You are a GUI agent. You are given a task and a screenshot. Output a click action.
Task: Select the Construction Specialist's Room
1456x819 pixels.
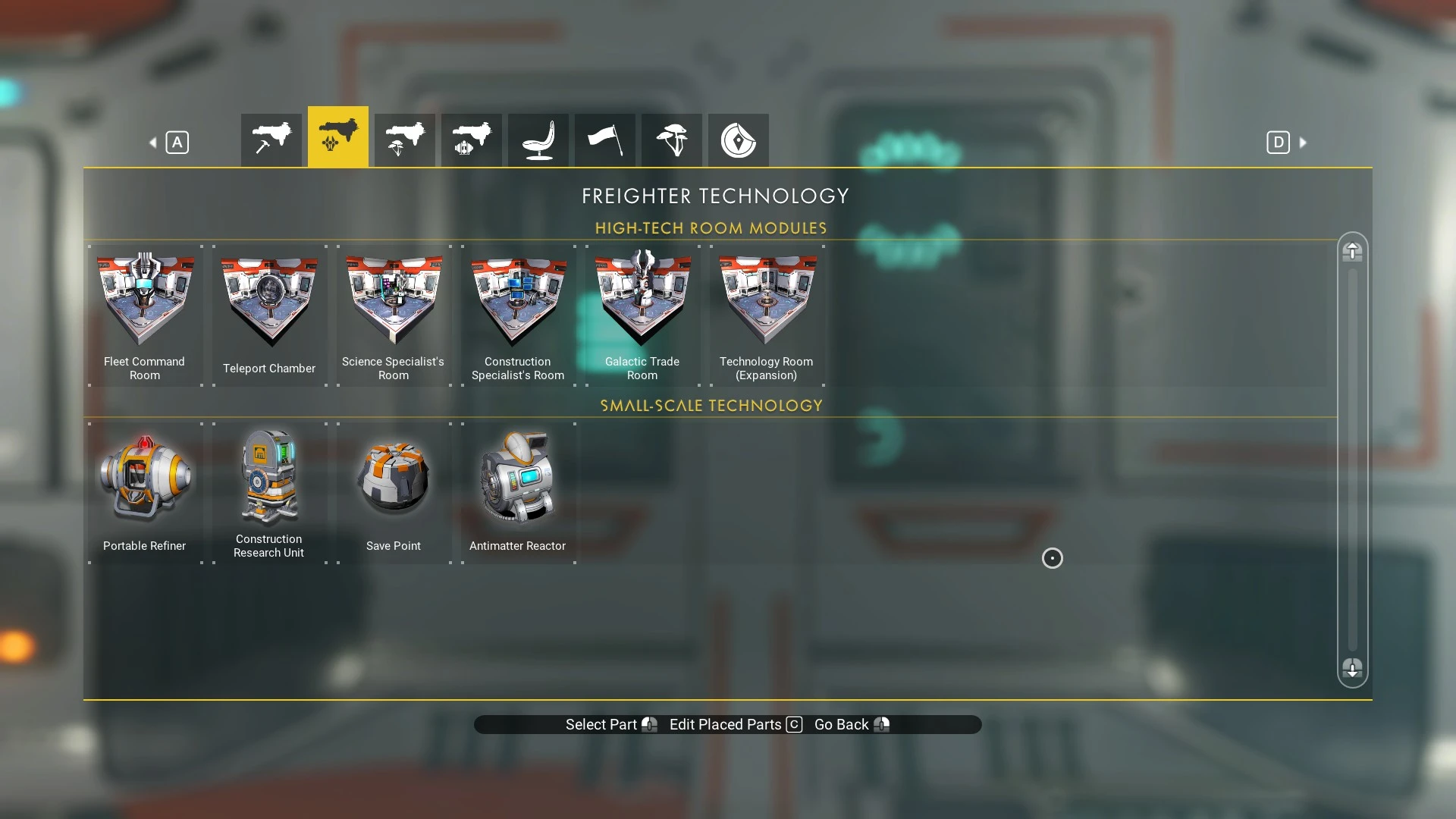coord(518,315)
